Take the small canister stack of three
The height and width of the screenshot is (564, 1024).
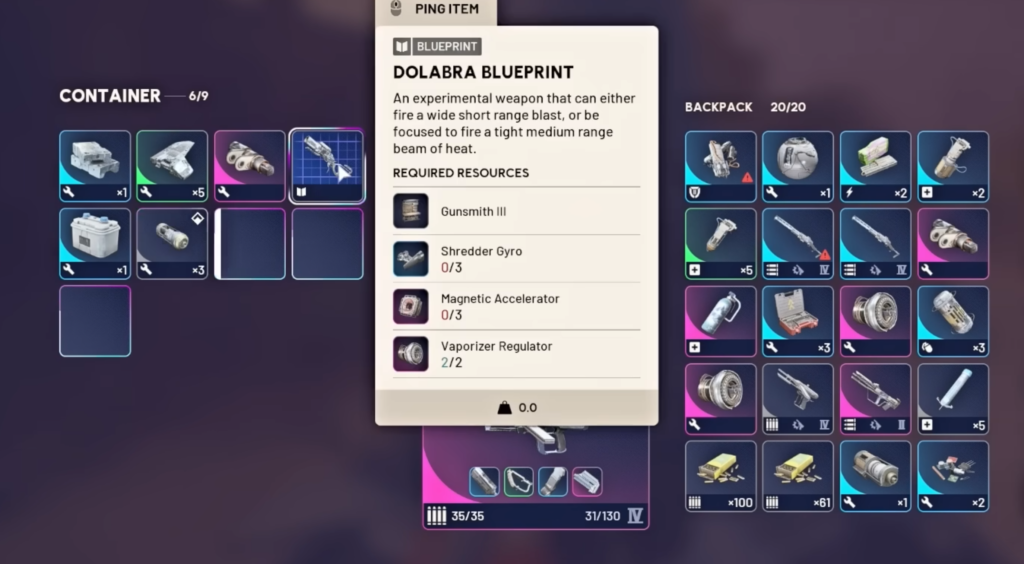(172, 243)
